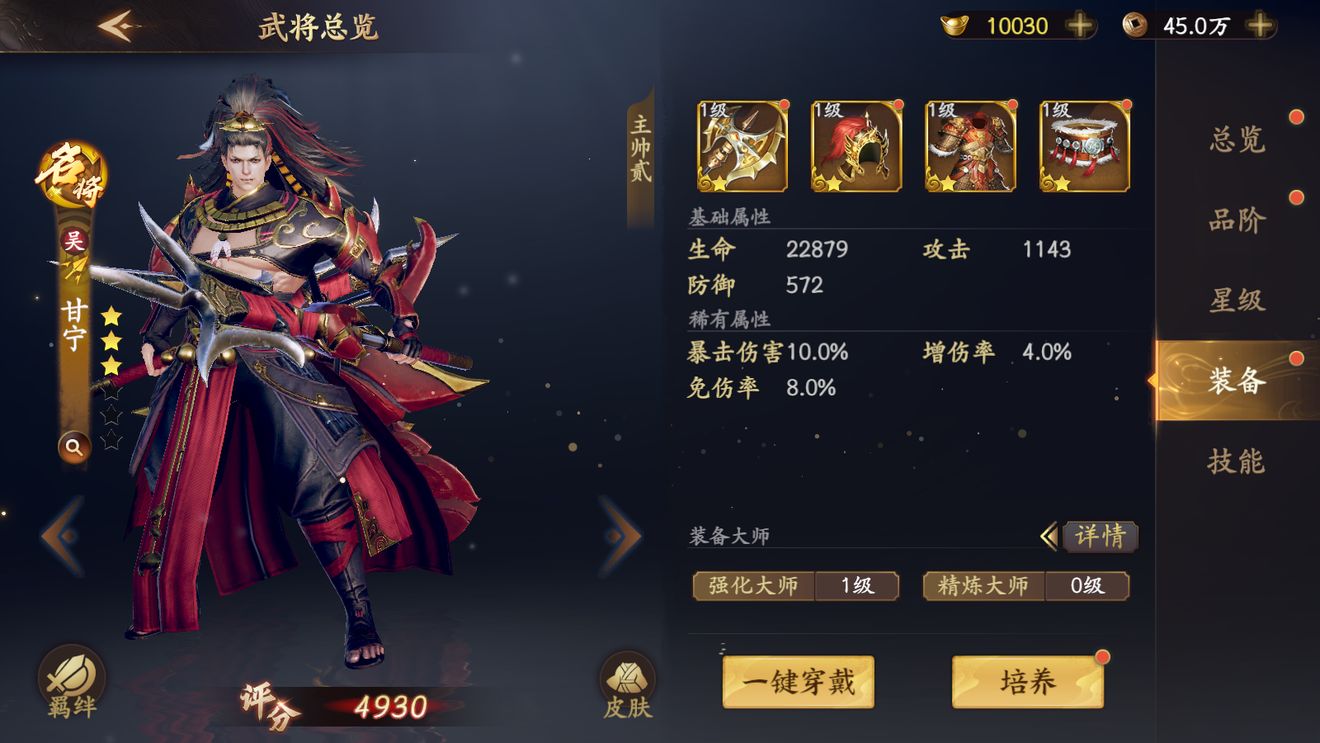Click the magnifier icon below the stars
Screen dimensions: 1320x743
click(x=75, y=447)
